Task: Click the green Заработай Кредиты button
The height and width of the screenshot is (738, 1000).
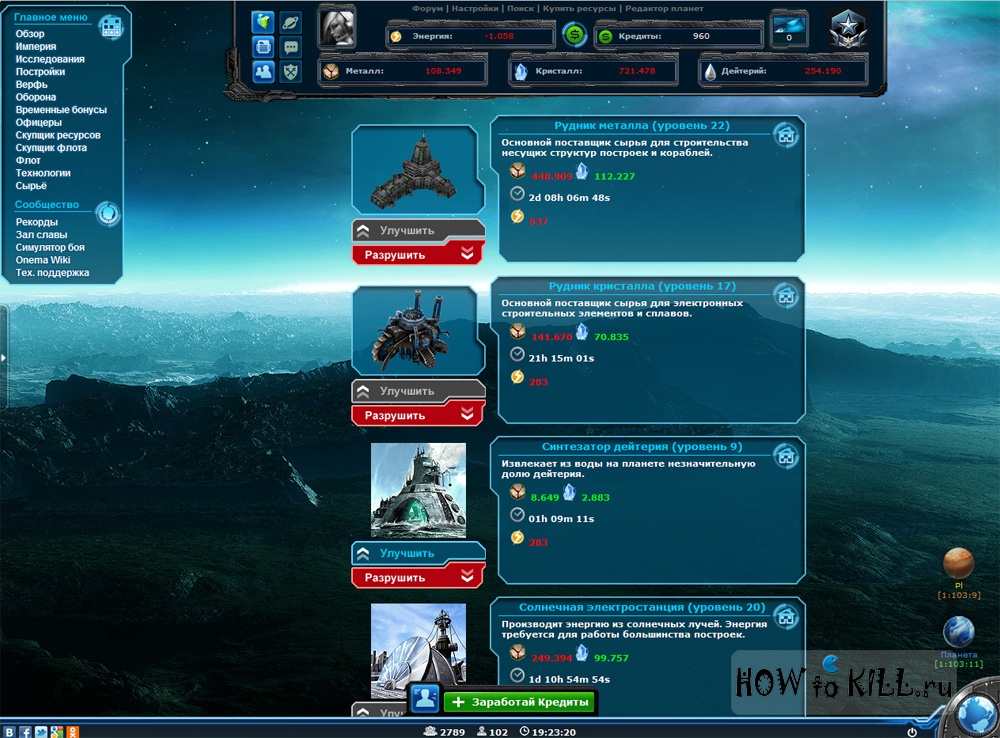Action: pyautogui.click(x=519, y=702)
